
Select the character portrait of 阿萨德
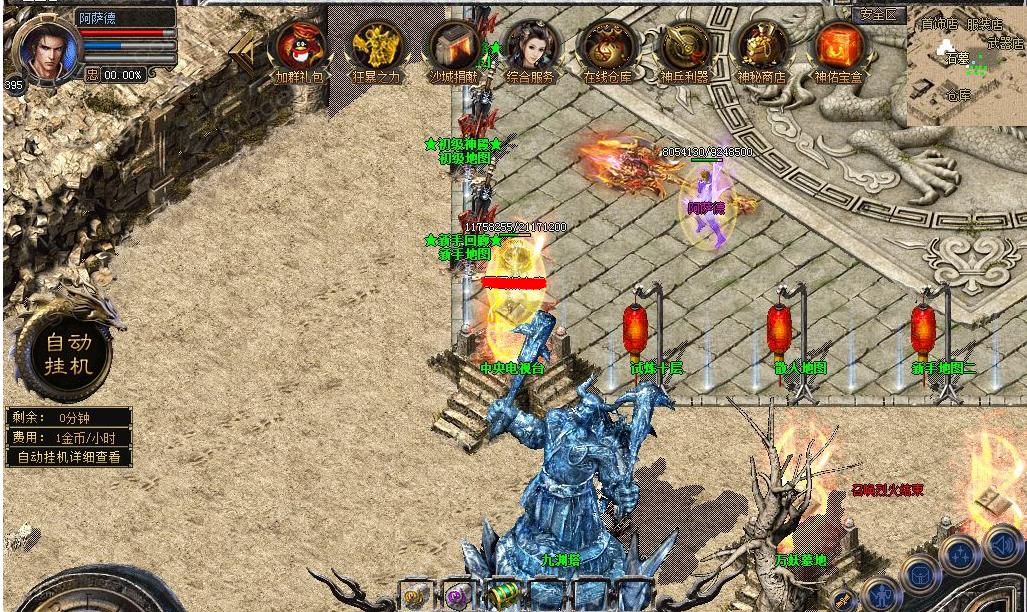43,48
